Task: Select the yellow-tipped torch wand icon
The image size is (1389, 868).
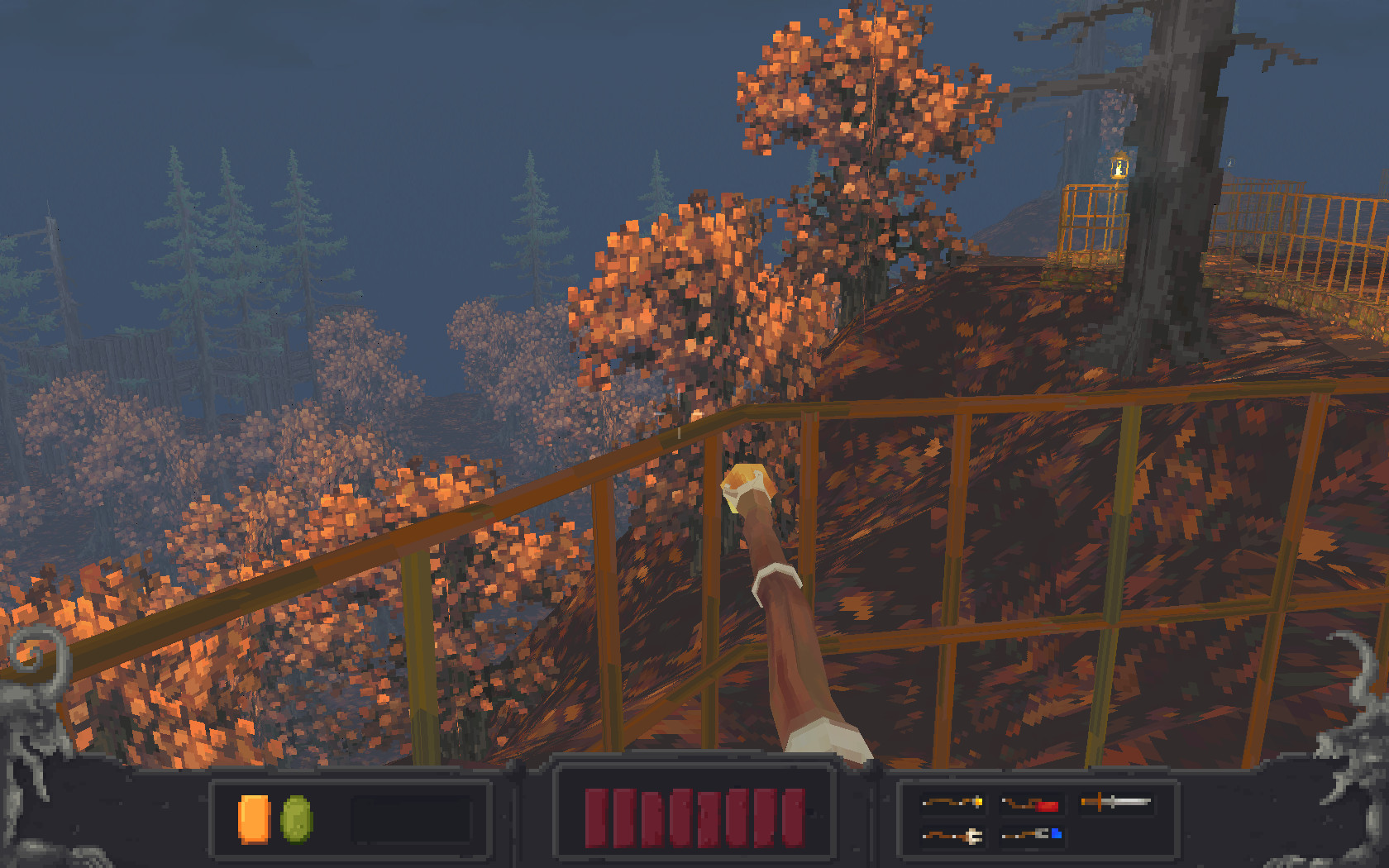Action: click(x=953, y=802)
